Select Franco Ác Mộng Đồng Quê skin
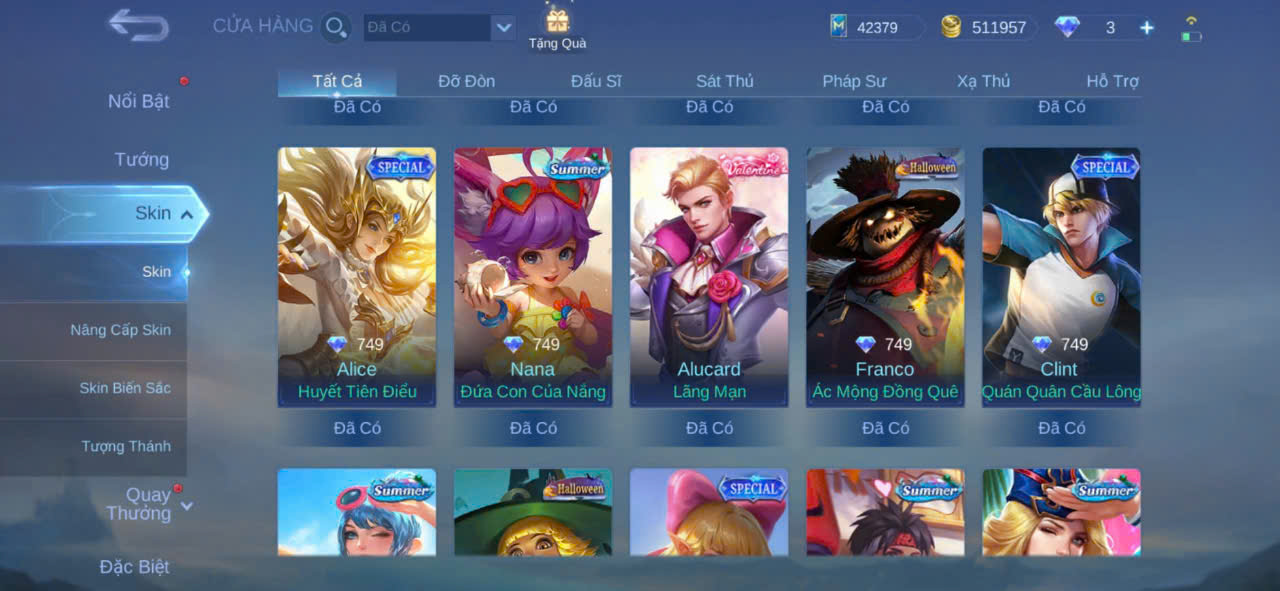 pos(885,277)
